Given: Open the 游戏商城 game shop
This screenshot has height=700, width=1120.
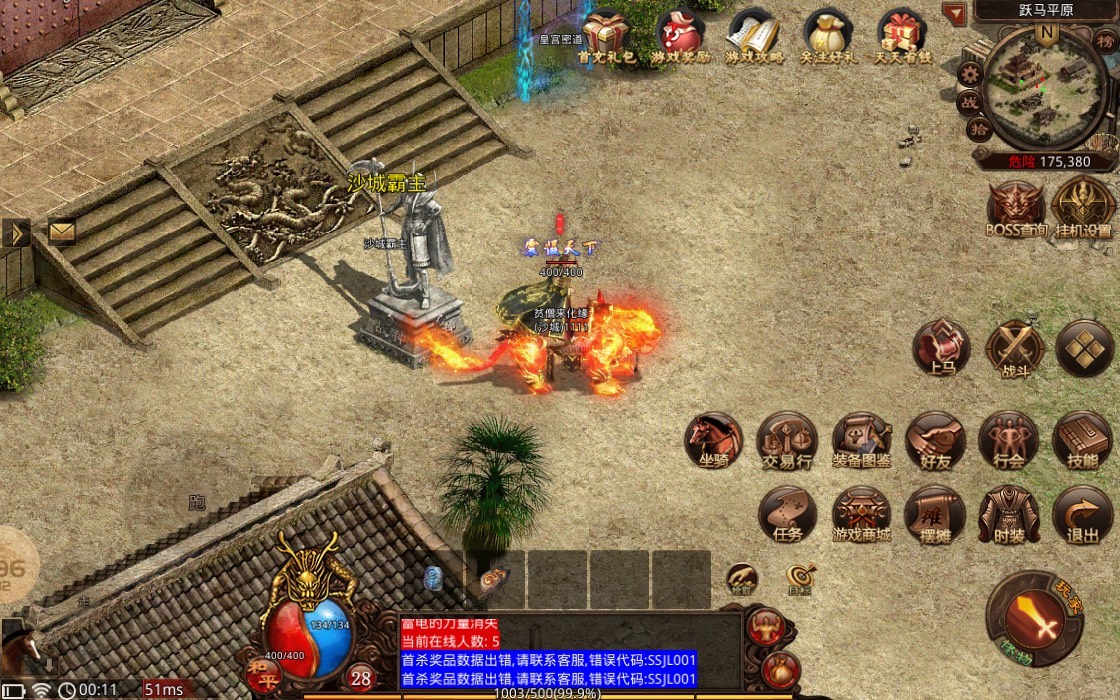Looking at the screenshot, I should point(861,514).
